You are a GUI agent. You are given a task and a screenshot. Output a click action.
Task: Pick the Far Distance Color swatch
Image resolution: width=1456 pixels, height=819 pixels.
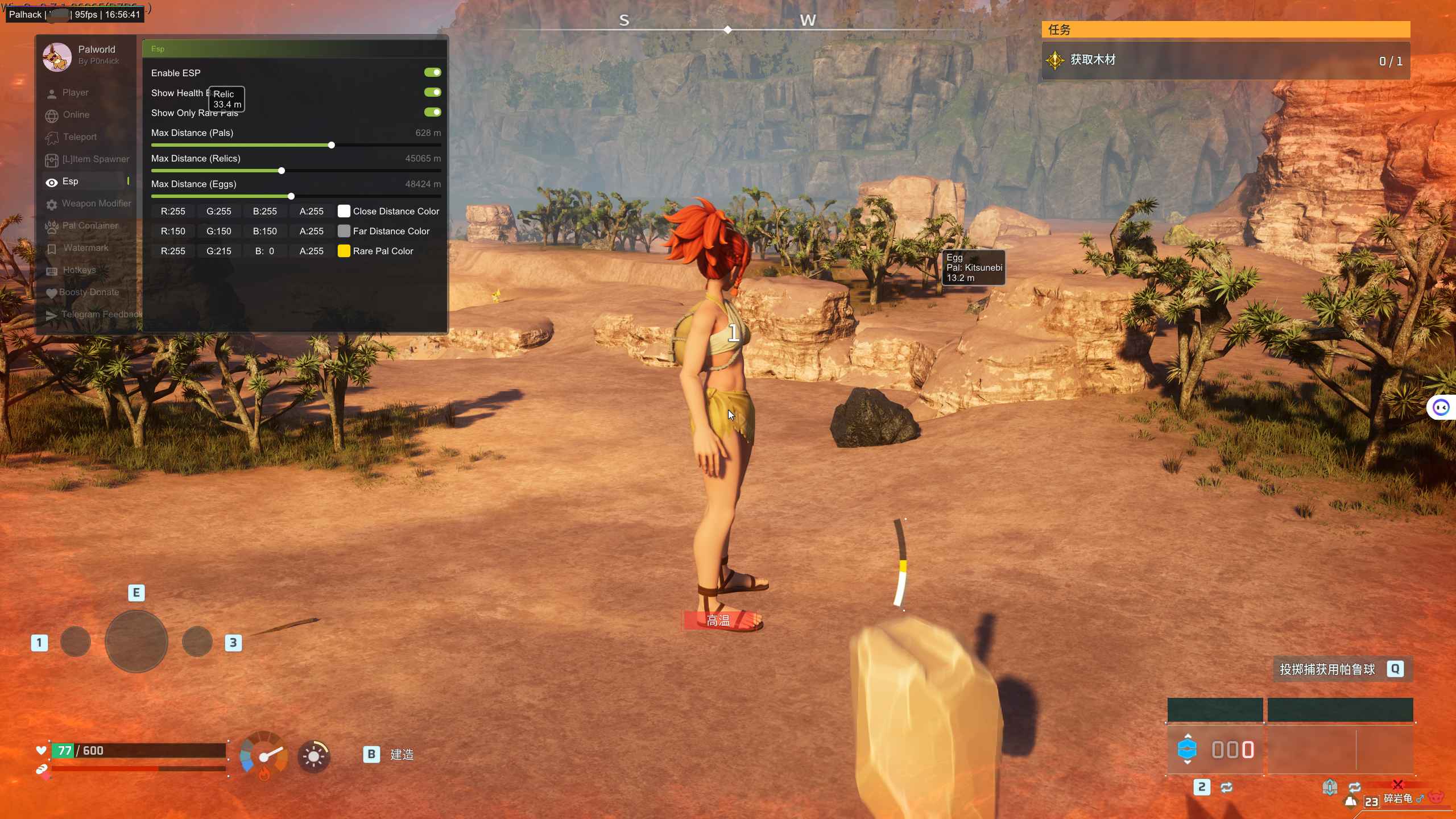pos(344,231)
